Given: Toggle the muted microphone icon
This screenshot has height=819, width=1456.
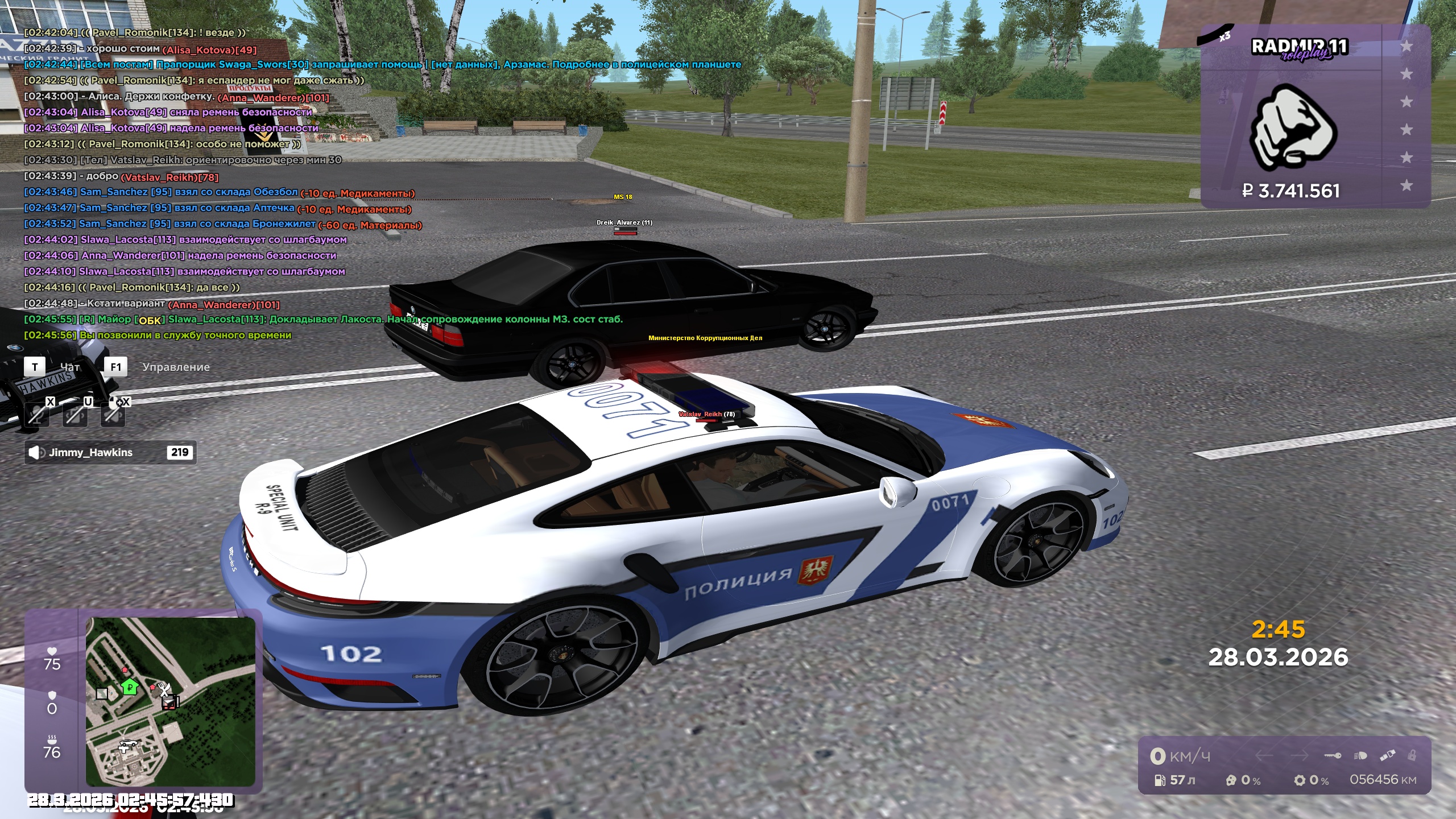Looking at the screenshot, I should [37, 413].
